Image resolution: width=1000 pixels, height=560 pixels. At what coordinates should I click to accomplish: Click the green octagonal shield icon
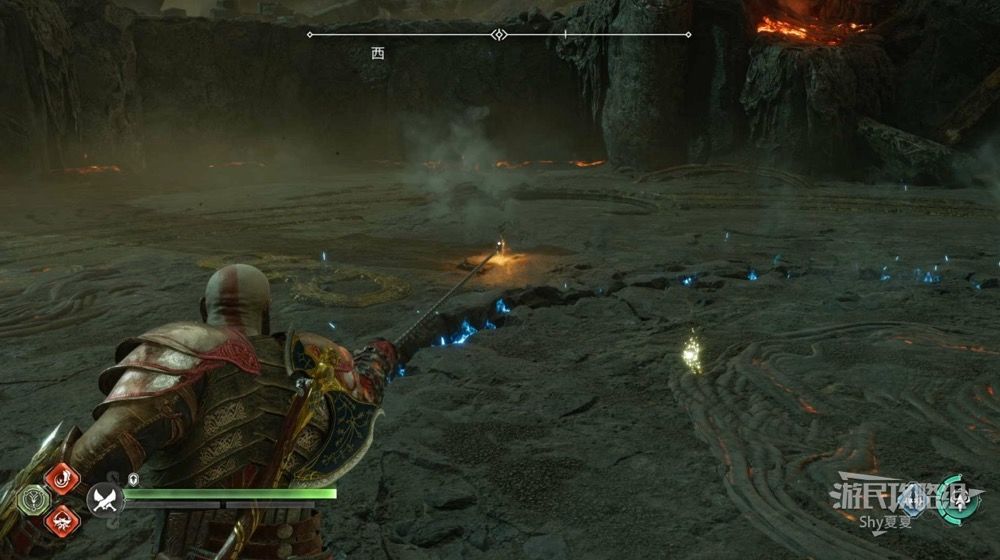(x=31, y=500)
